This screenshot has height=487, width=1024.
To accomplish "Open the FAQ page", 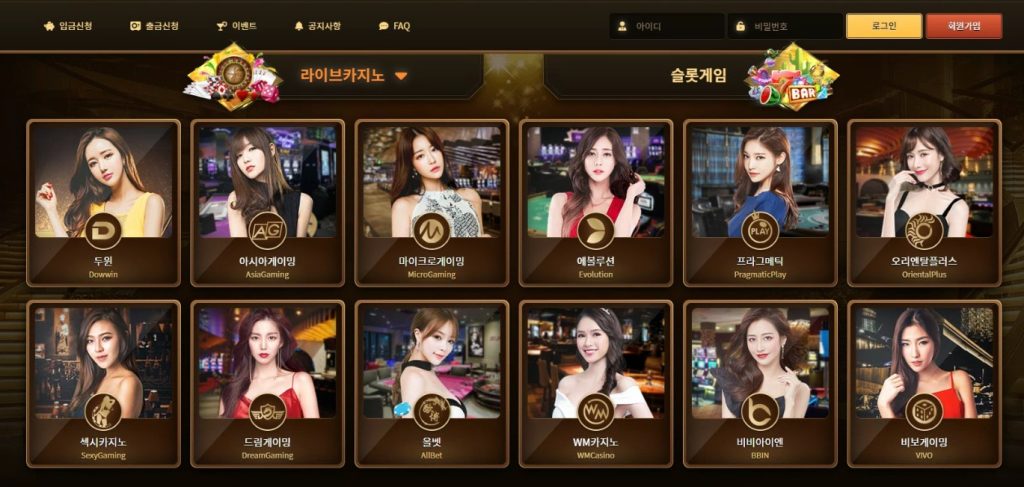I will pyautogui.click(x=394, y=26).
